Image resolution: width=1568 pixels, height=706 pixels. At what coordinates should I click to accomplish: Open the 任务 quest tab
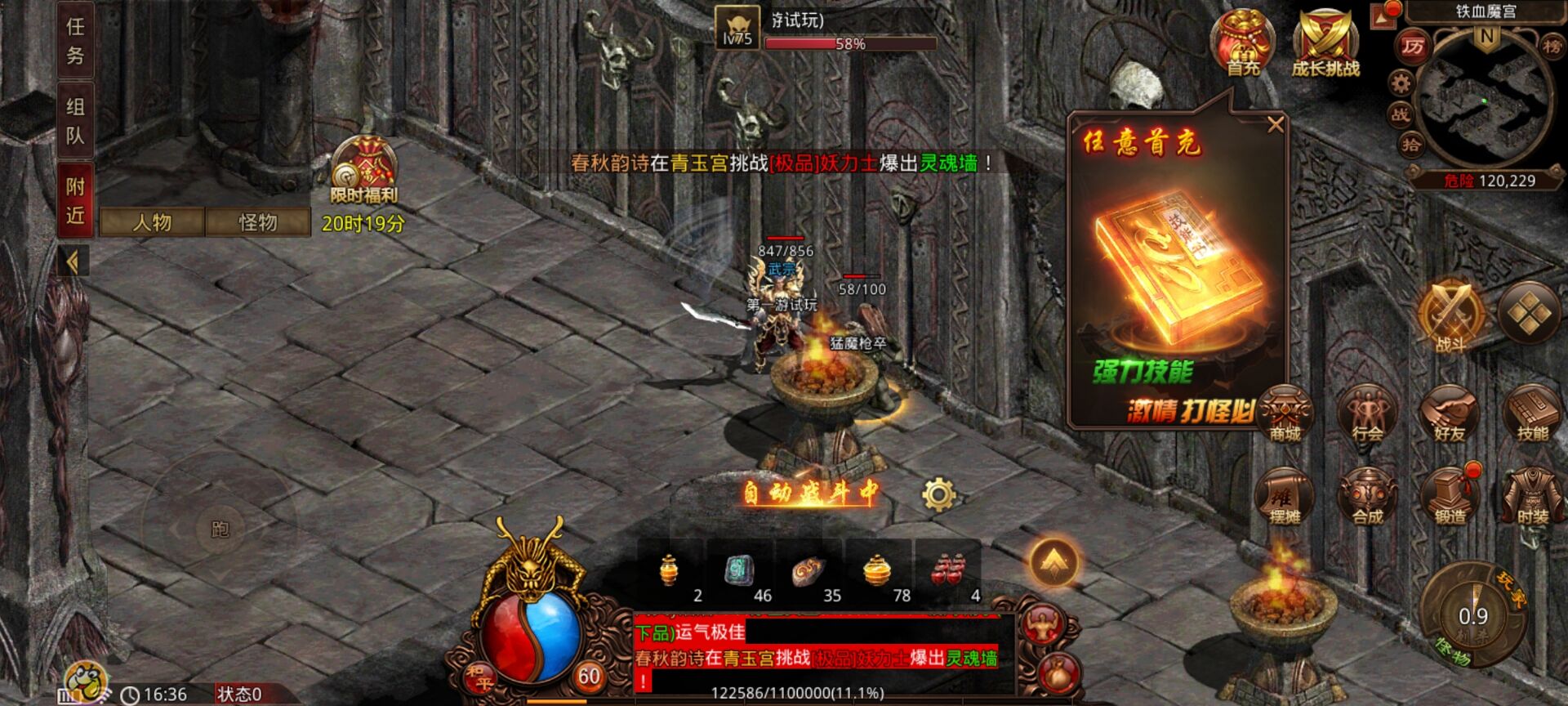click(75, 41)
